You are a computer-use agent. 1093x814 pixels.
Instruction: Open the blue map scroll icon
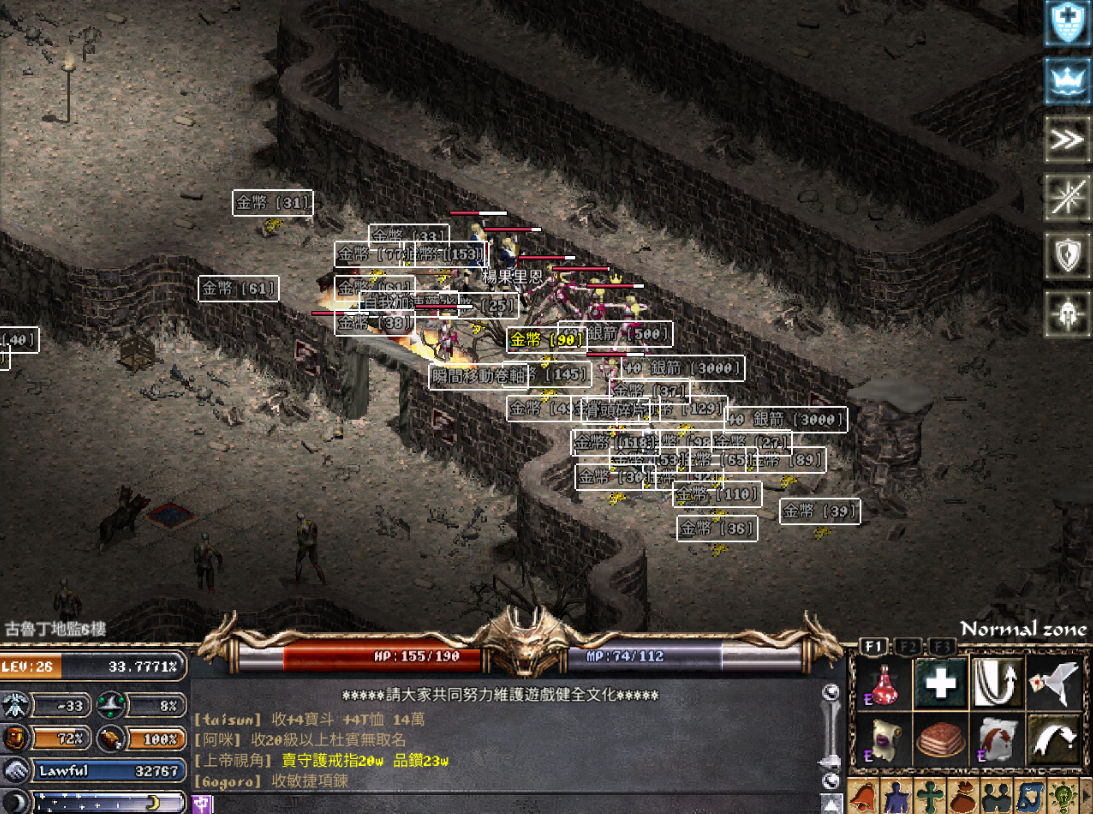tap(1030, 798)
